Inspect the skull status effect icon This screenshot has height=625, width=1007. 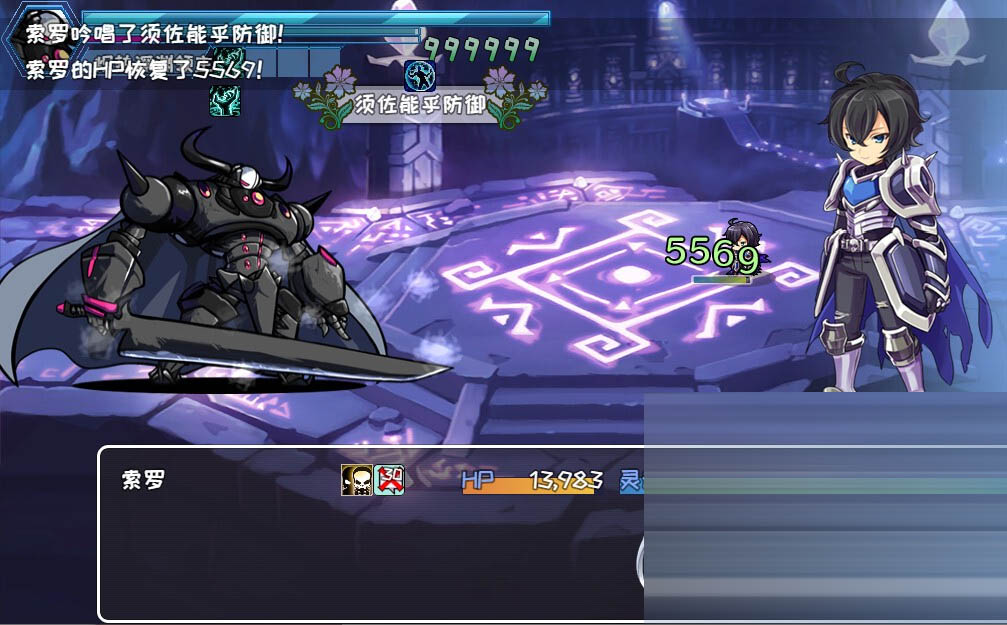point(356,480)
